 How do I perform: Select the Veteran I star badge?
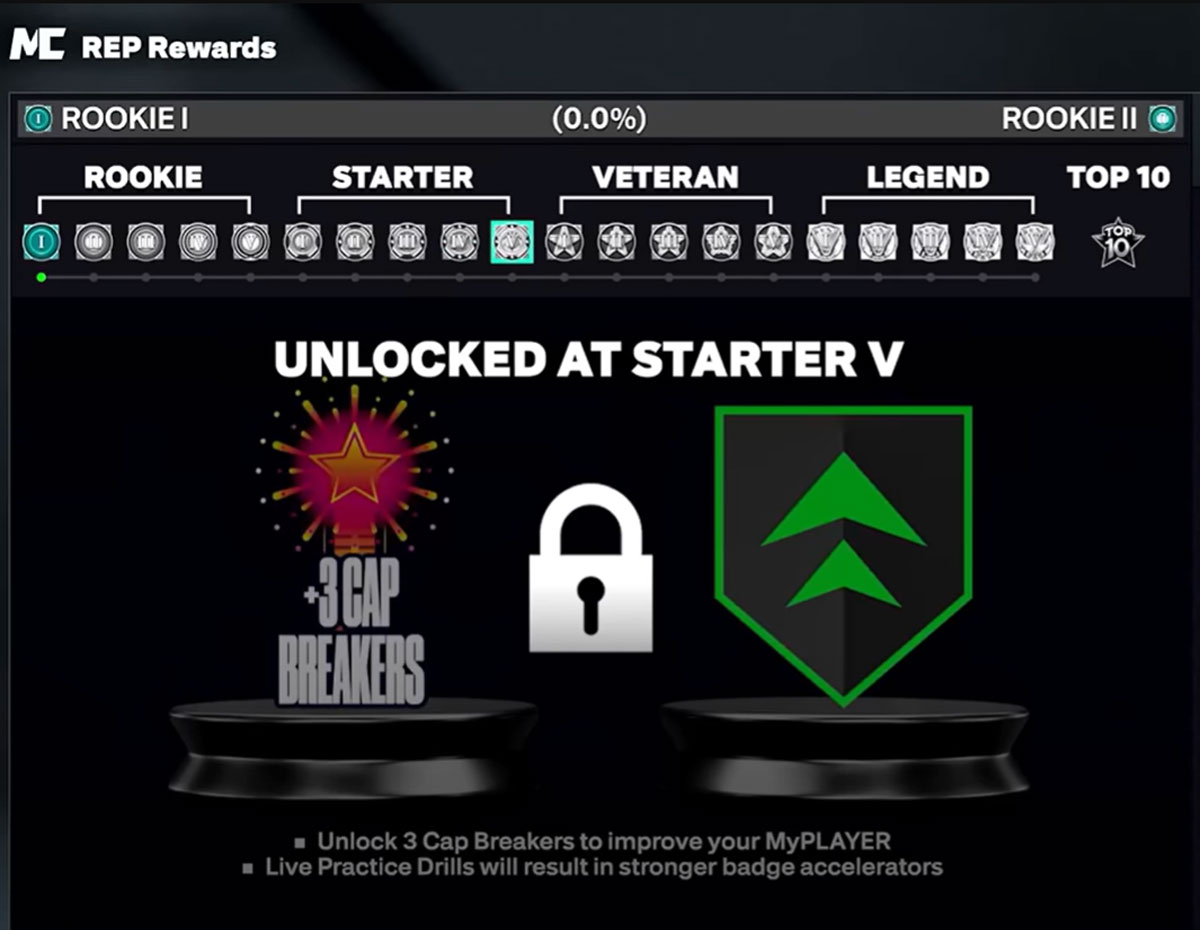[564, 242]
